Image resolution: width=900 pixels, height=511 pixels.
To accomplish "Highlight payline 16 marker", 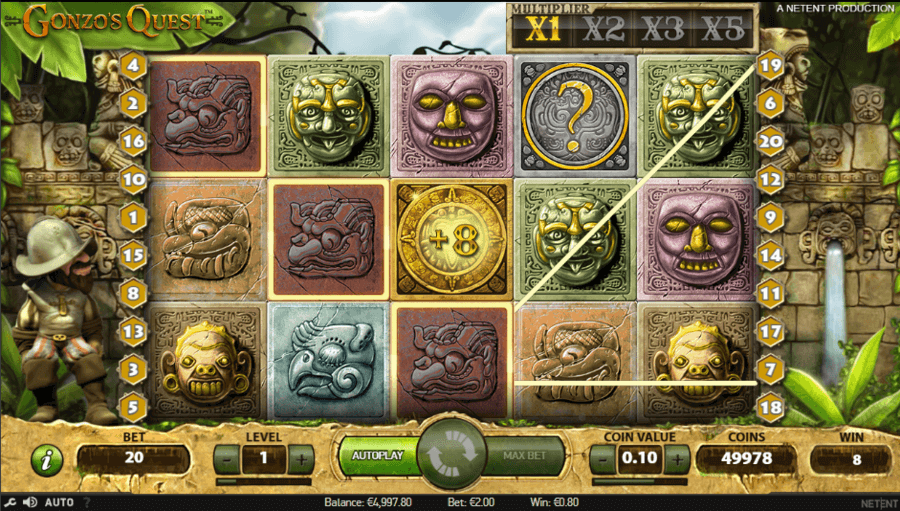I will (134, 140).
